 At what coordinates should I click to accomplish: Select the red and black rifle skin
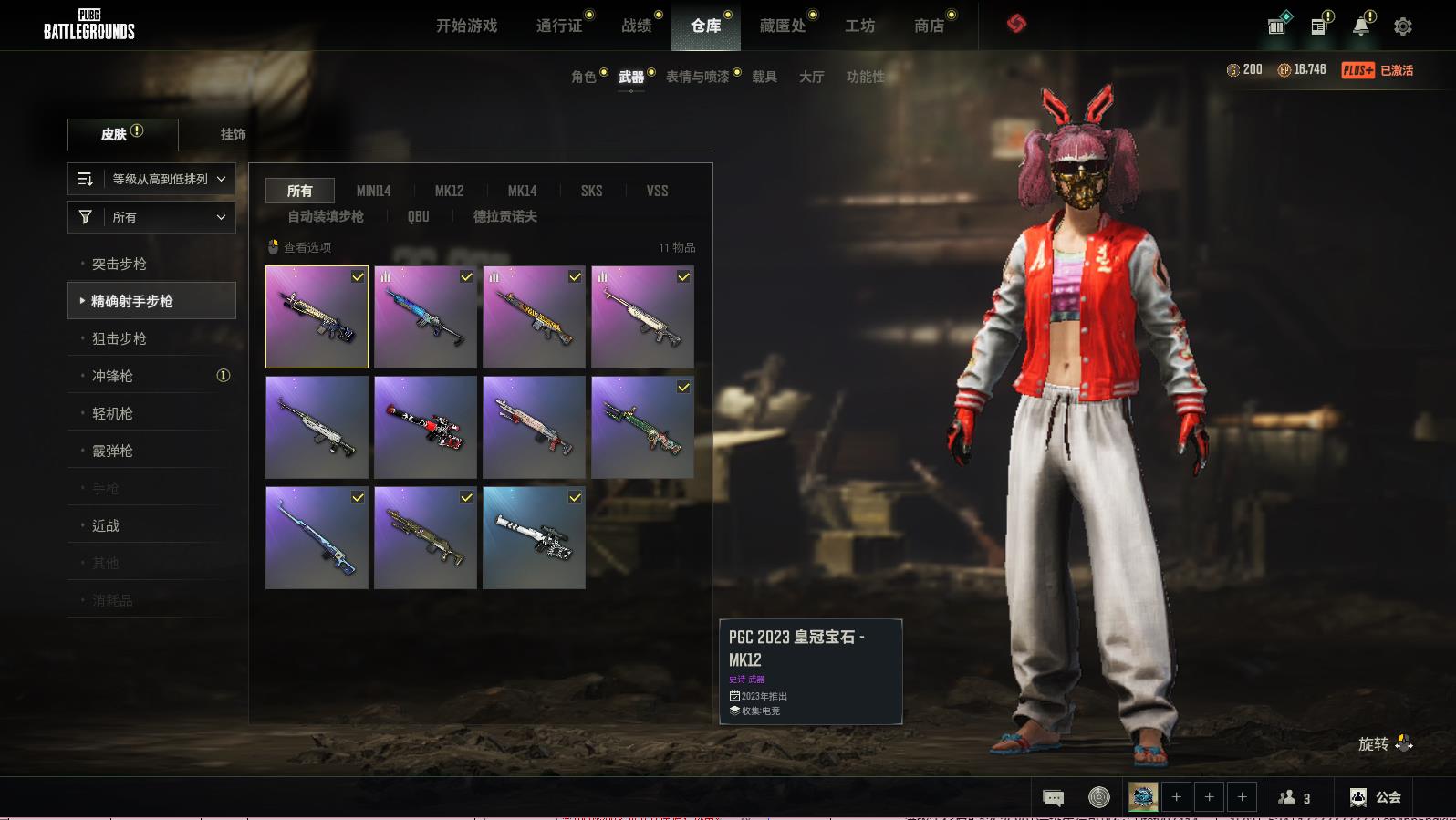(425, 427)
